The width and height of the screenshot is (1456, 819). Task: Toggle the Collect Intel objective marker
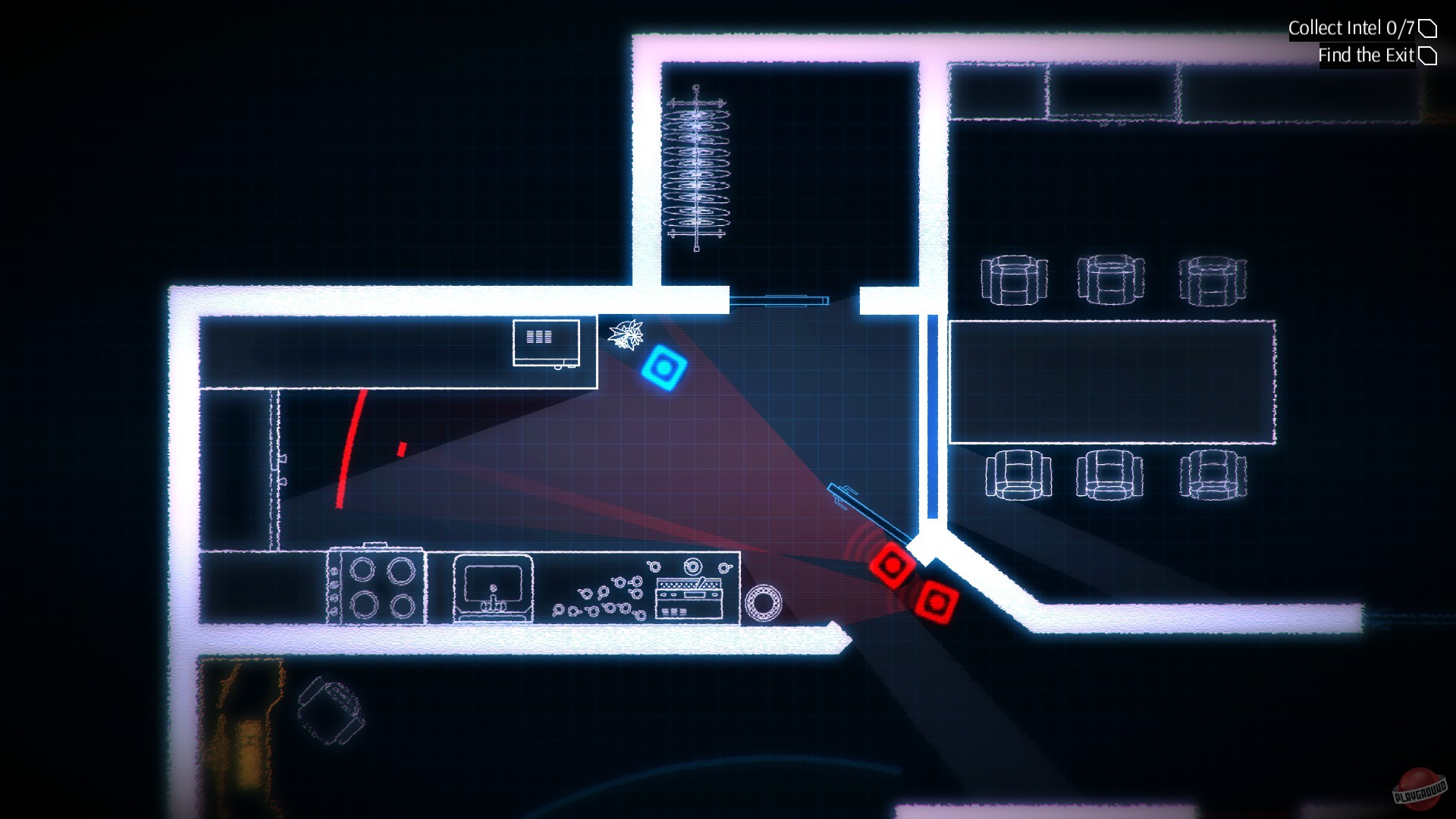point(1429,28)
